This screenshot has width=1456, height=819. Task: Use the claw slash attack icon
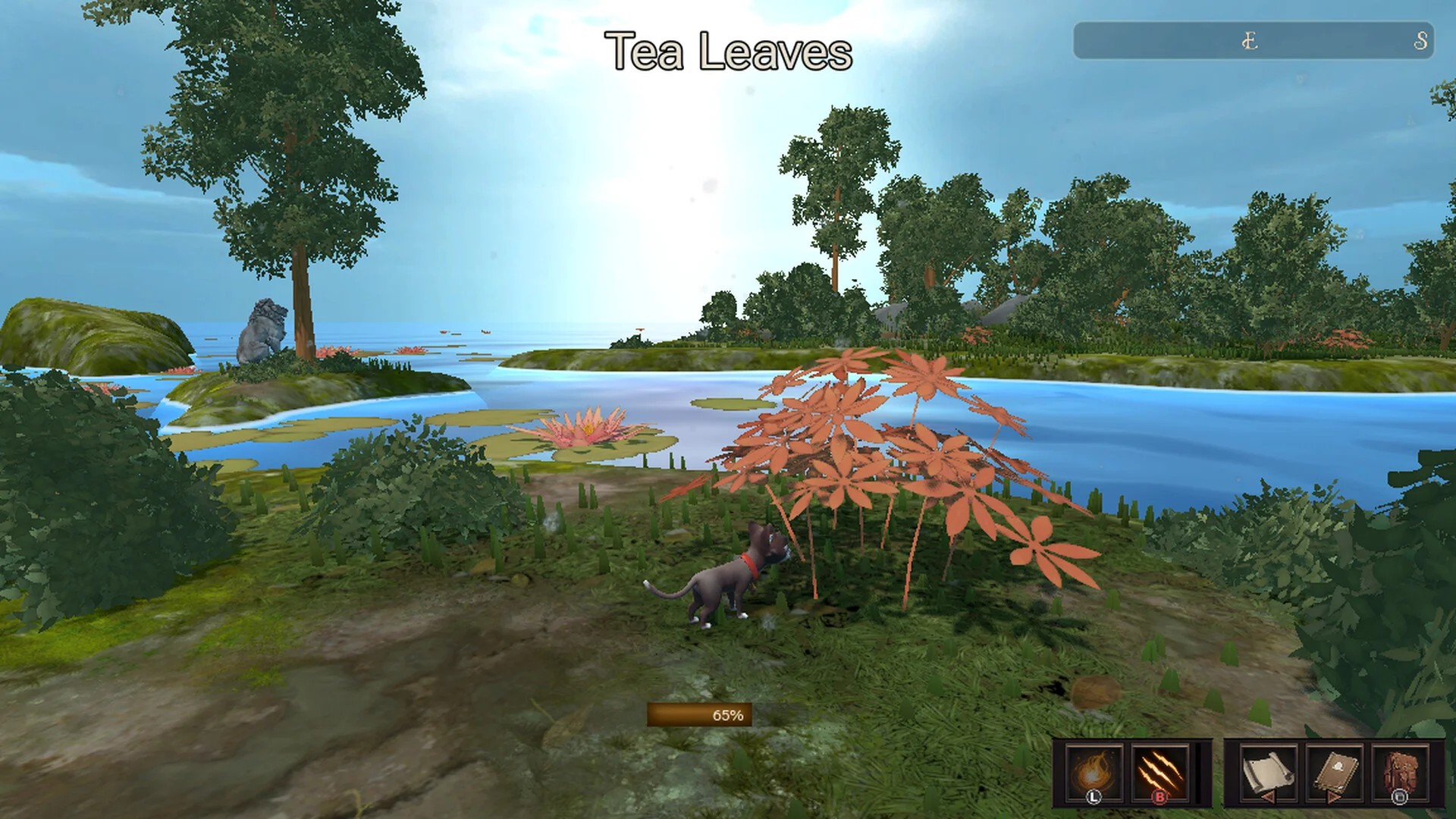1158,771
